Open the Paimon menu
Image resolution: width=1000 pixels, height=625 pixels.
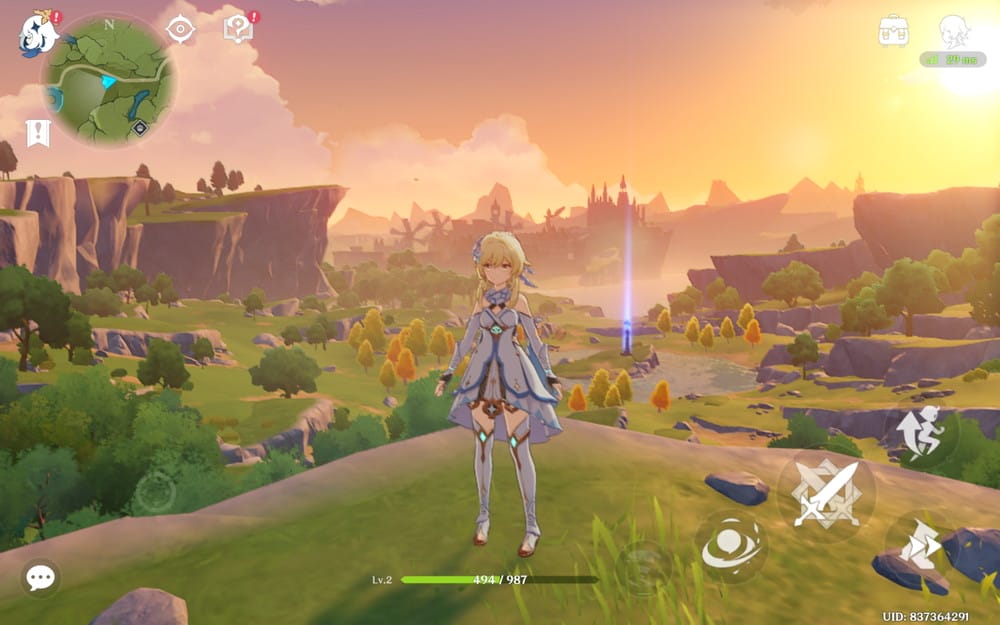(38, 33)
